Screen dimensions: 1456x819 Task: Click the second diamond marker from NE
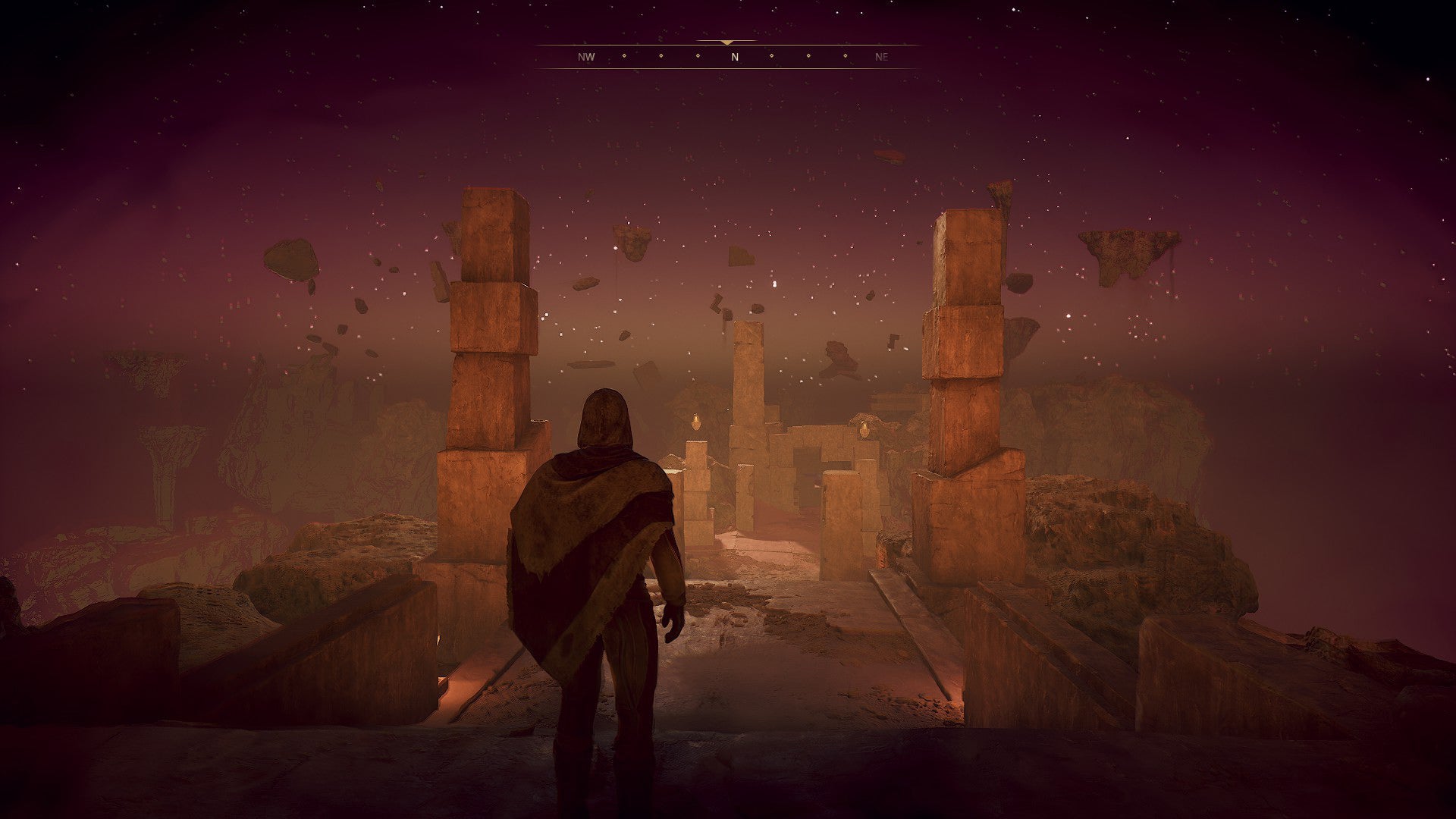tap(808, 56)
